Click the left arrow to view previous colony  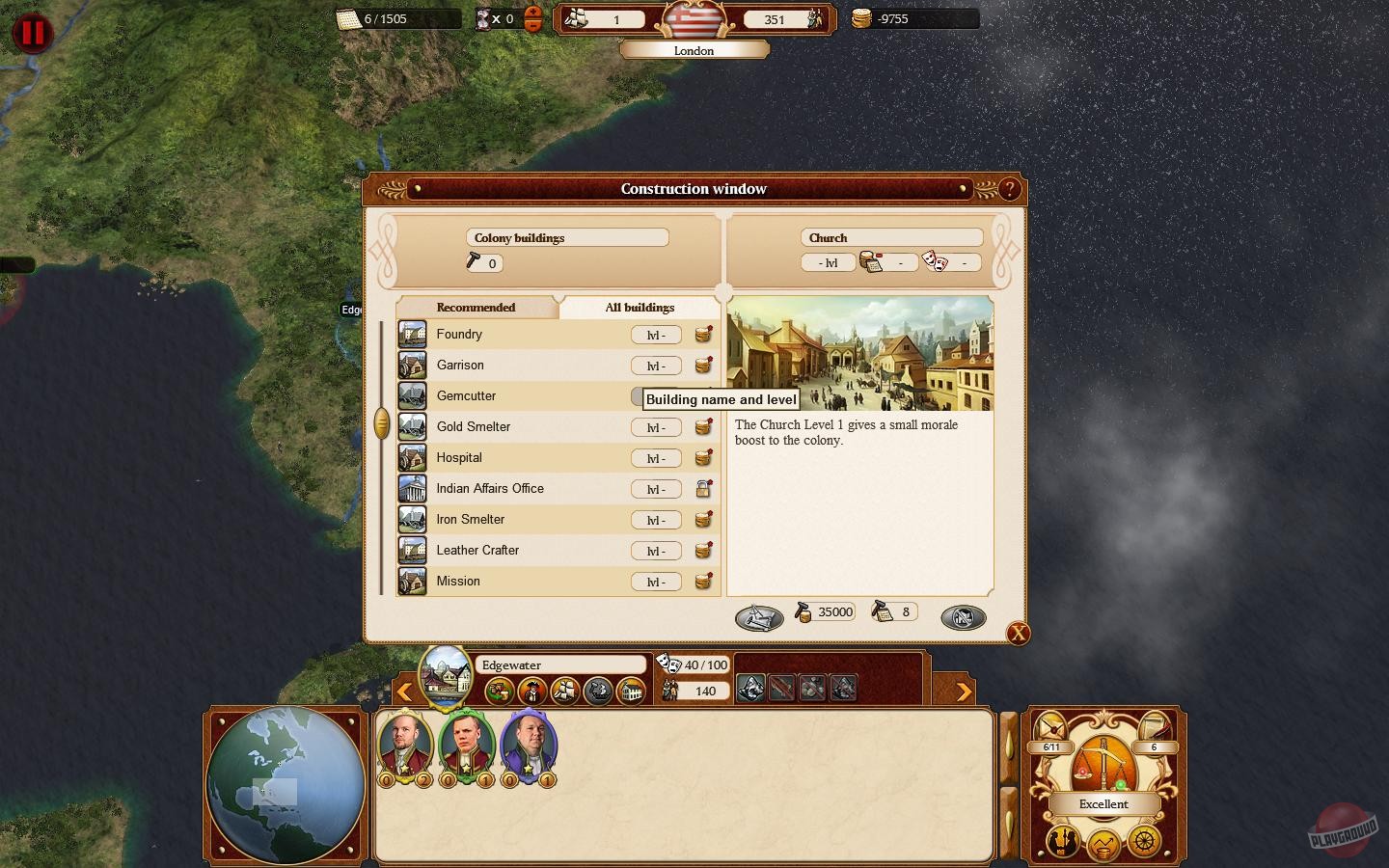[x=405, y=692]
